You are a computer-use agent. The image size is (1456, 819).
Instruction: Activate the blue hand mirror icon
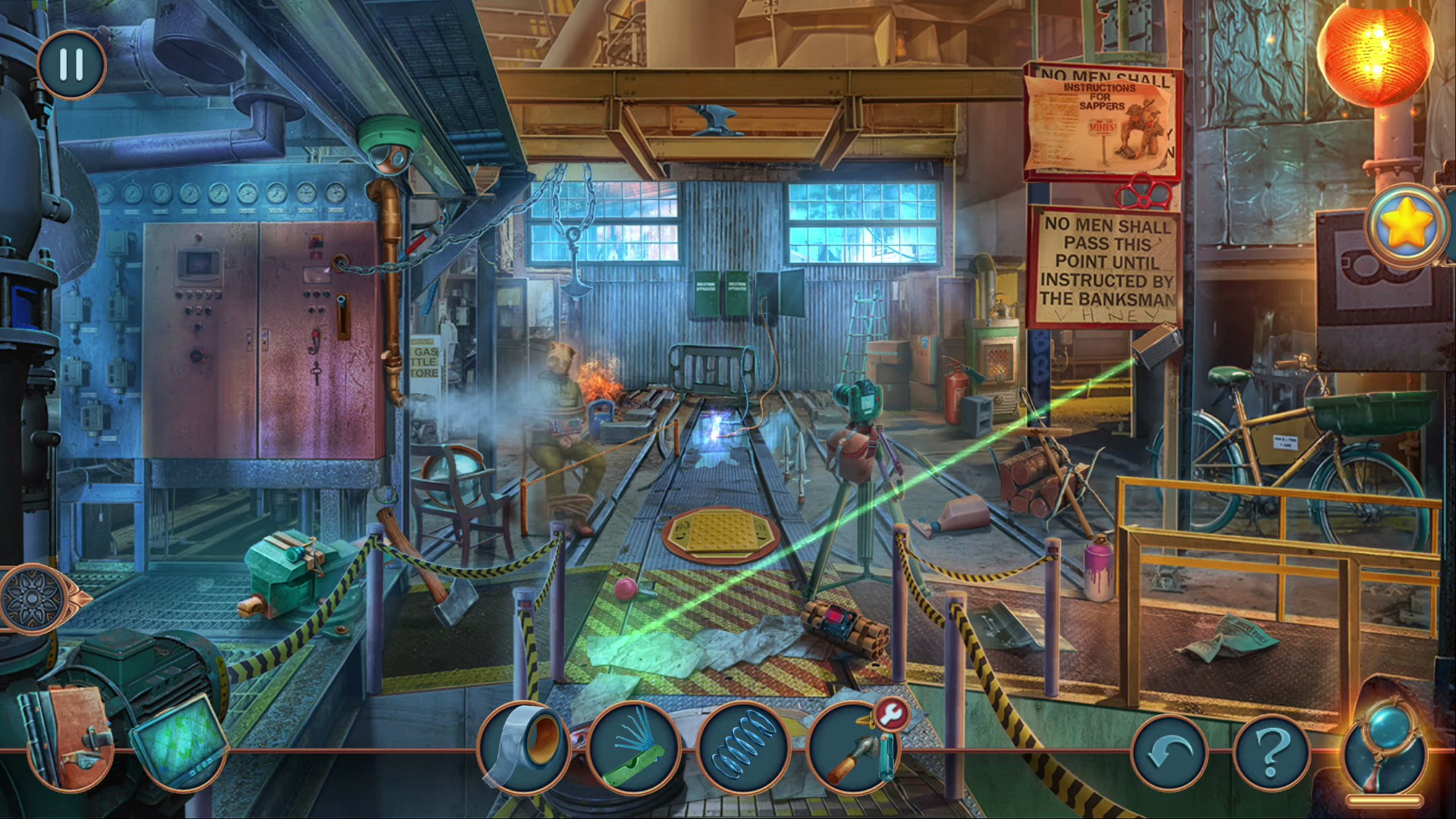(x=1385, y=747)
